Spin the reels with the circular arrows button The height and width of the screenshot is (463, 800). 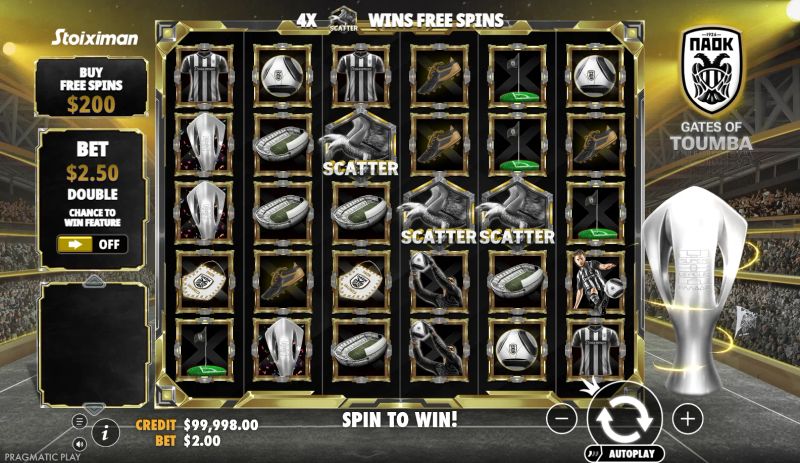625,419
